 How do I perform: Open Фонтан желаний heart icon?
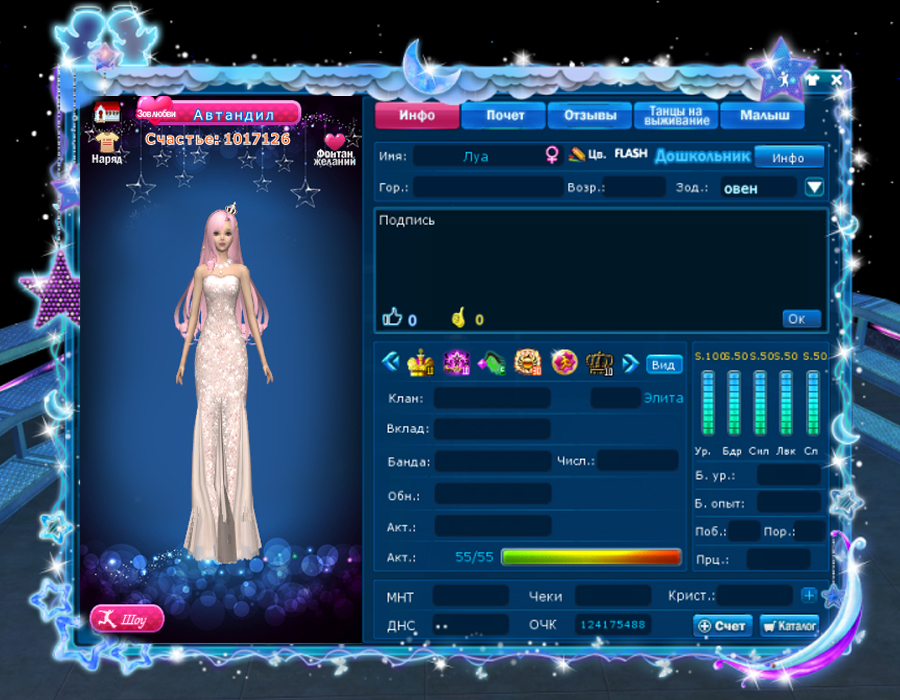click(x=334, y=146)
